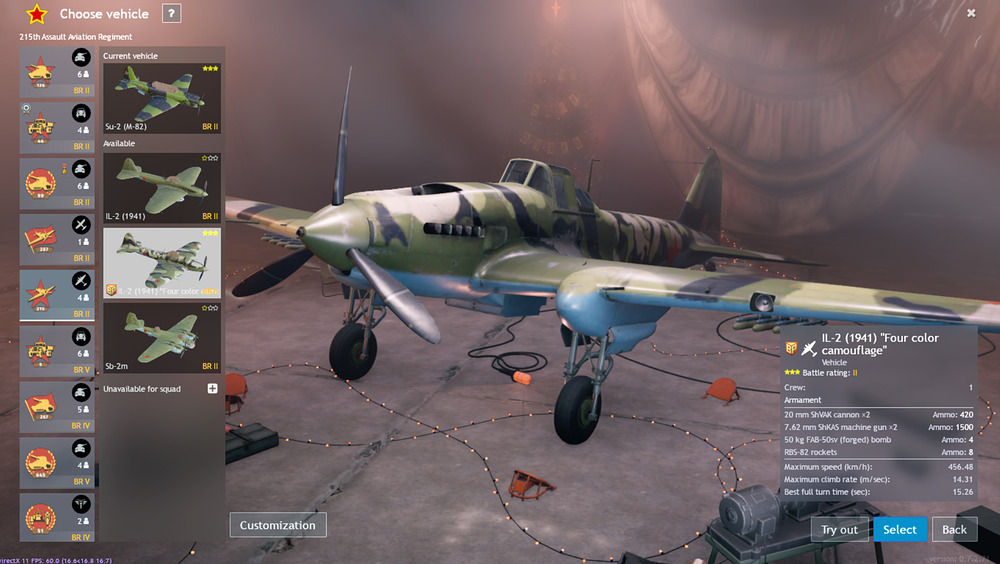
Task: Select the five-member squad rated BR IV
Action: coord(58,405)
